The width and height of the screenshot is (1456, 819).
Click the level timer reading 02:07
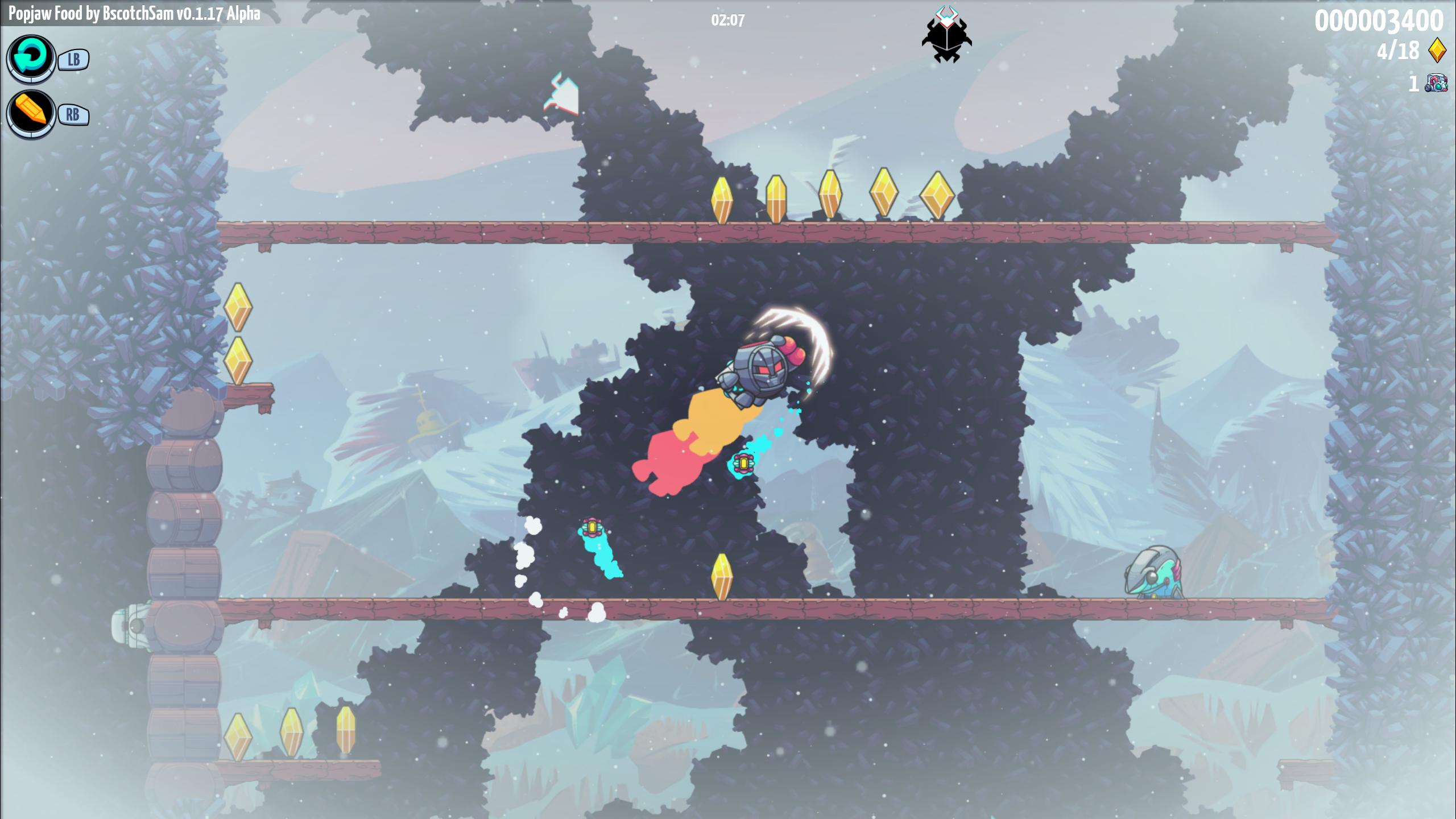pyautogui.click(x=728, y=19)
